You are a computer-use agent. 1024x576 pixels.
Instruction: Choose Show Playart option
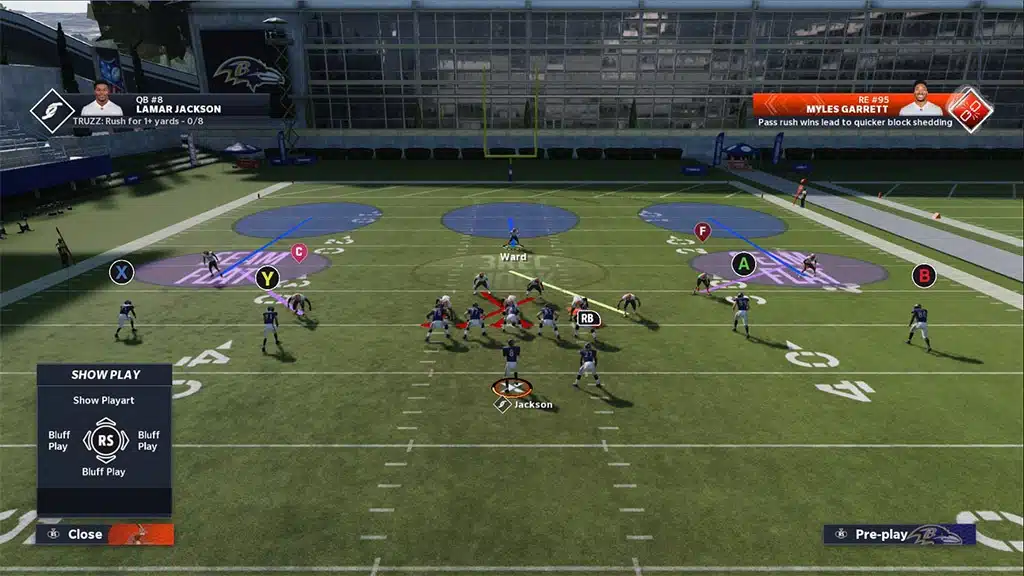(x=105, y=400)
